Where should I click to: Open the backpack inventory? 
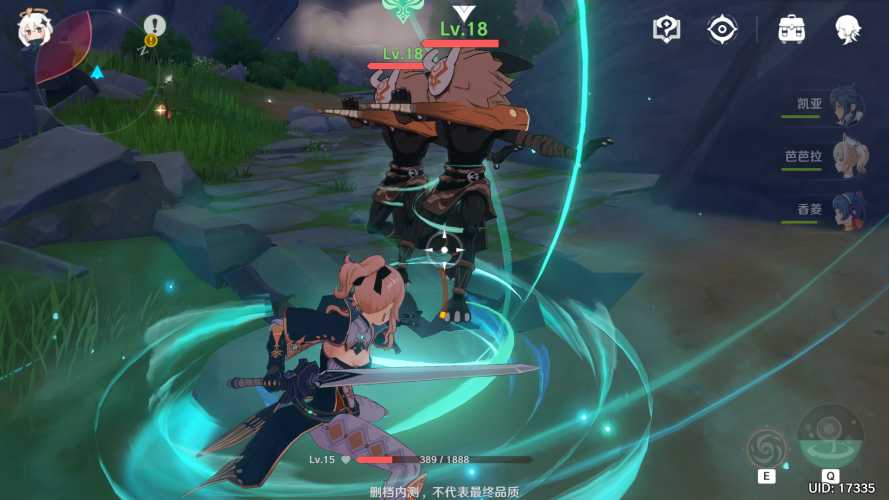click(x=792, y=29)
